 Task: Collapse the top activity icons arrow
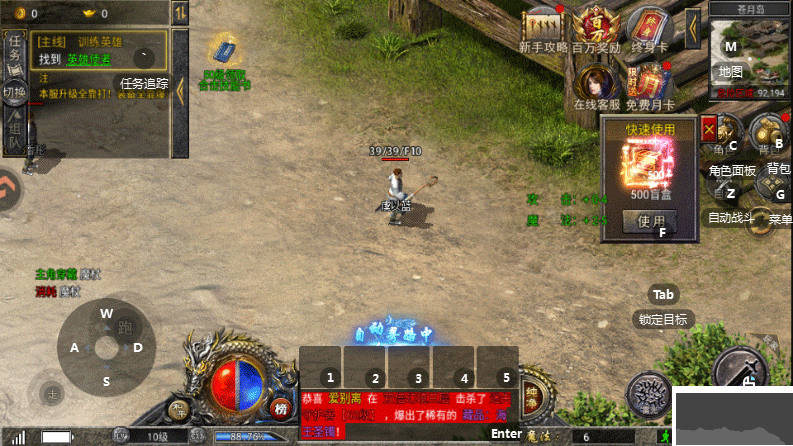pyautogui.click(x=692, y=23)
